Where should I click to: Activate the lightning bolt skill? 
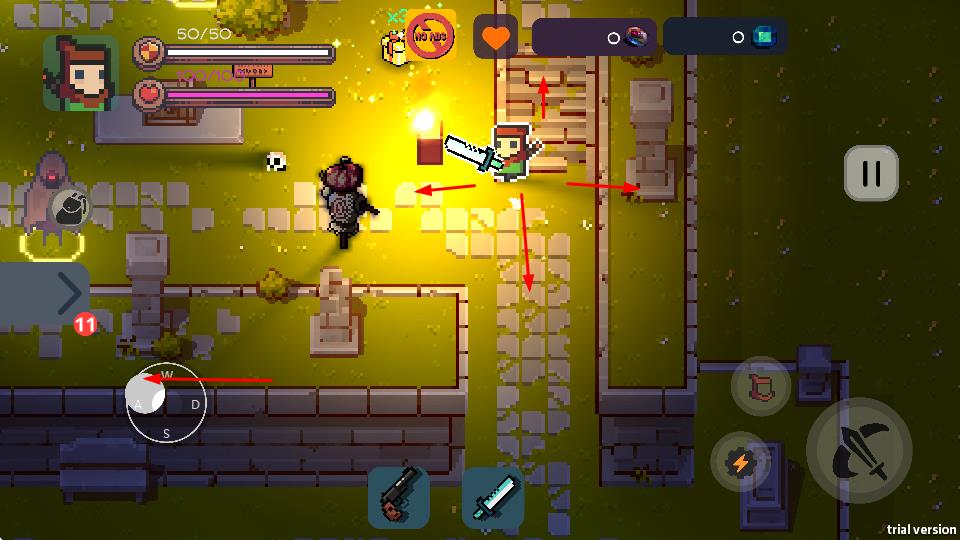pos(741,462)
